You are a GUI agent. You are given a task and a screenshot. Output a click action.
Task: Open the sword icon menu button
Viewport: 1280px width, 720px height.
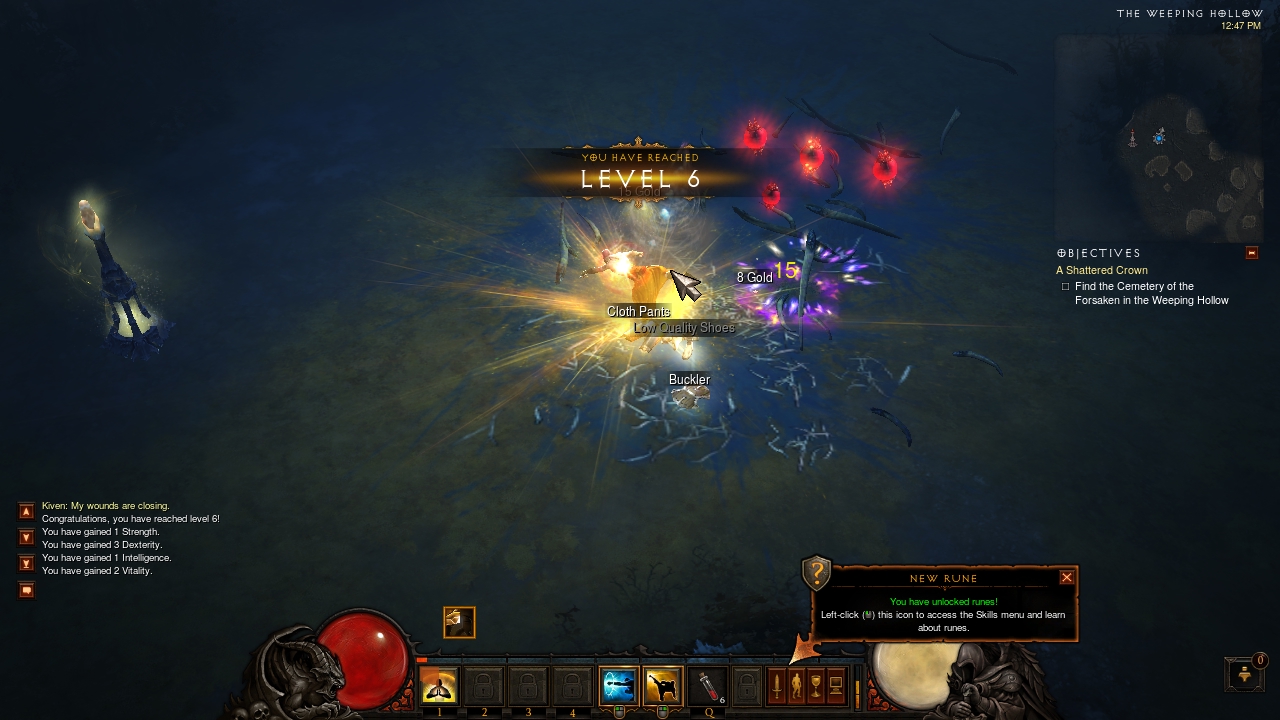(x=776, y=686)
